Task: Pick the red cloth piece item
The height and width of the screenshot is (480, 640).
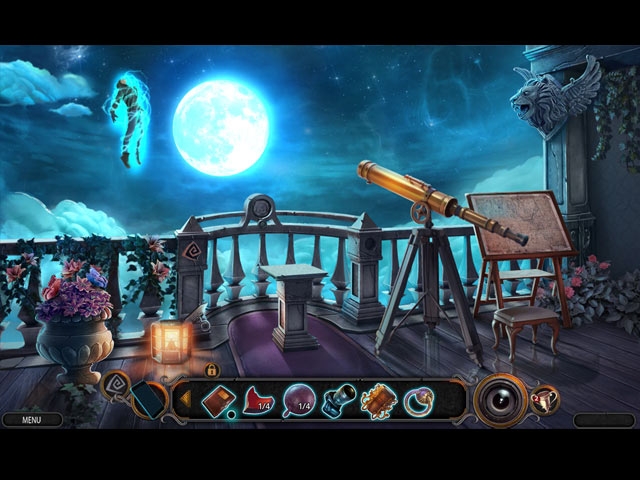Action: click(x=259, y=402)
